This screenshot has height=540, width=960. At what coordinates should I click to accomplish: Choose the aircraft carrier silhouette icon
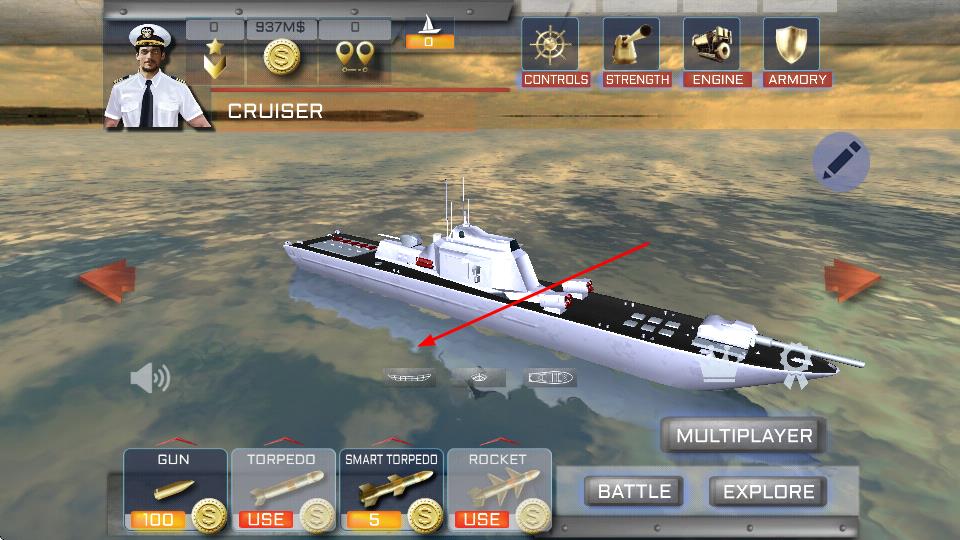[x=408, y=378]
